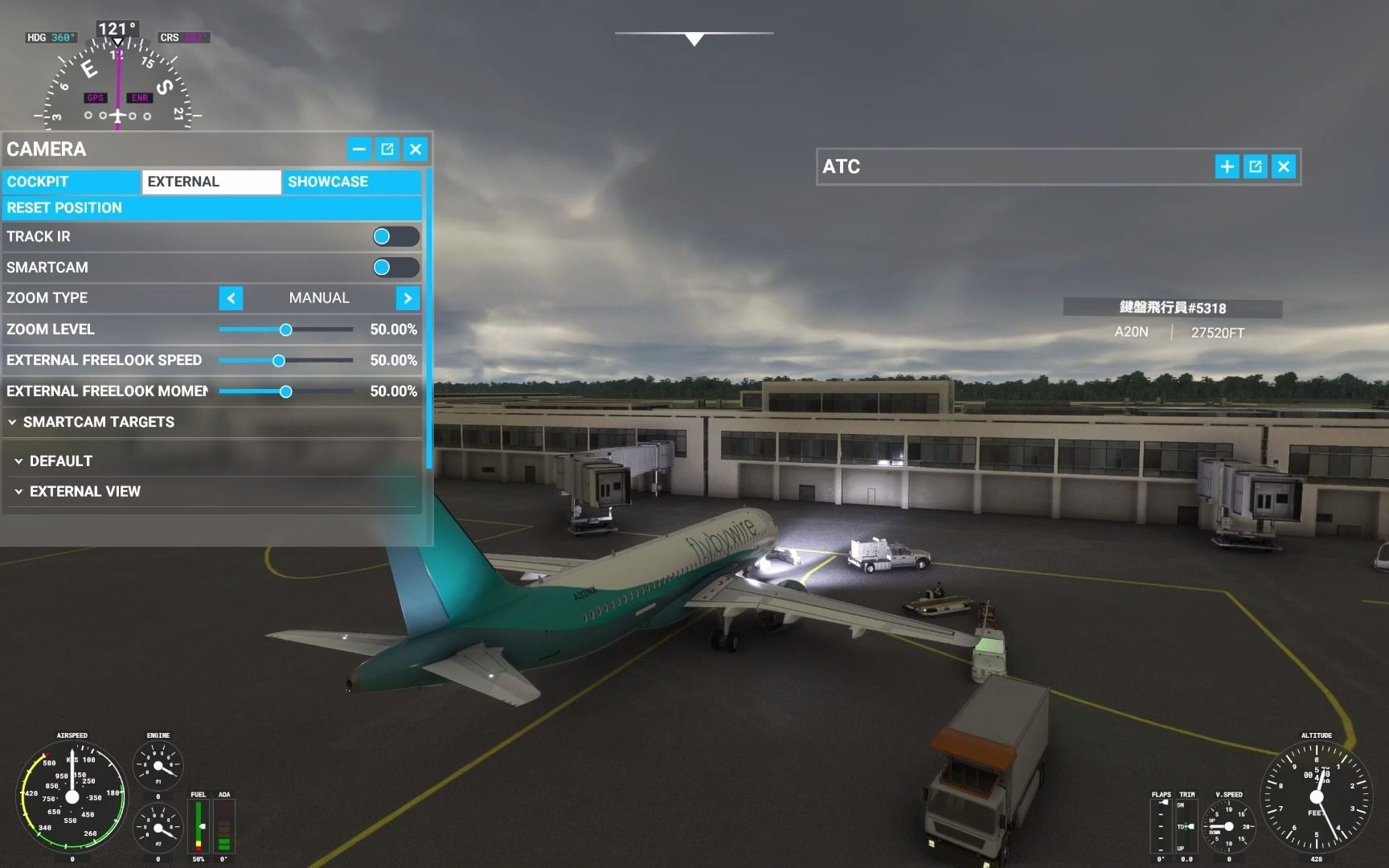Enable the Track IR toggle
This screenshot has height=868, width=1389.
point(395,236)
